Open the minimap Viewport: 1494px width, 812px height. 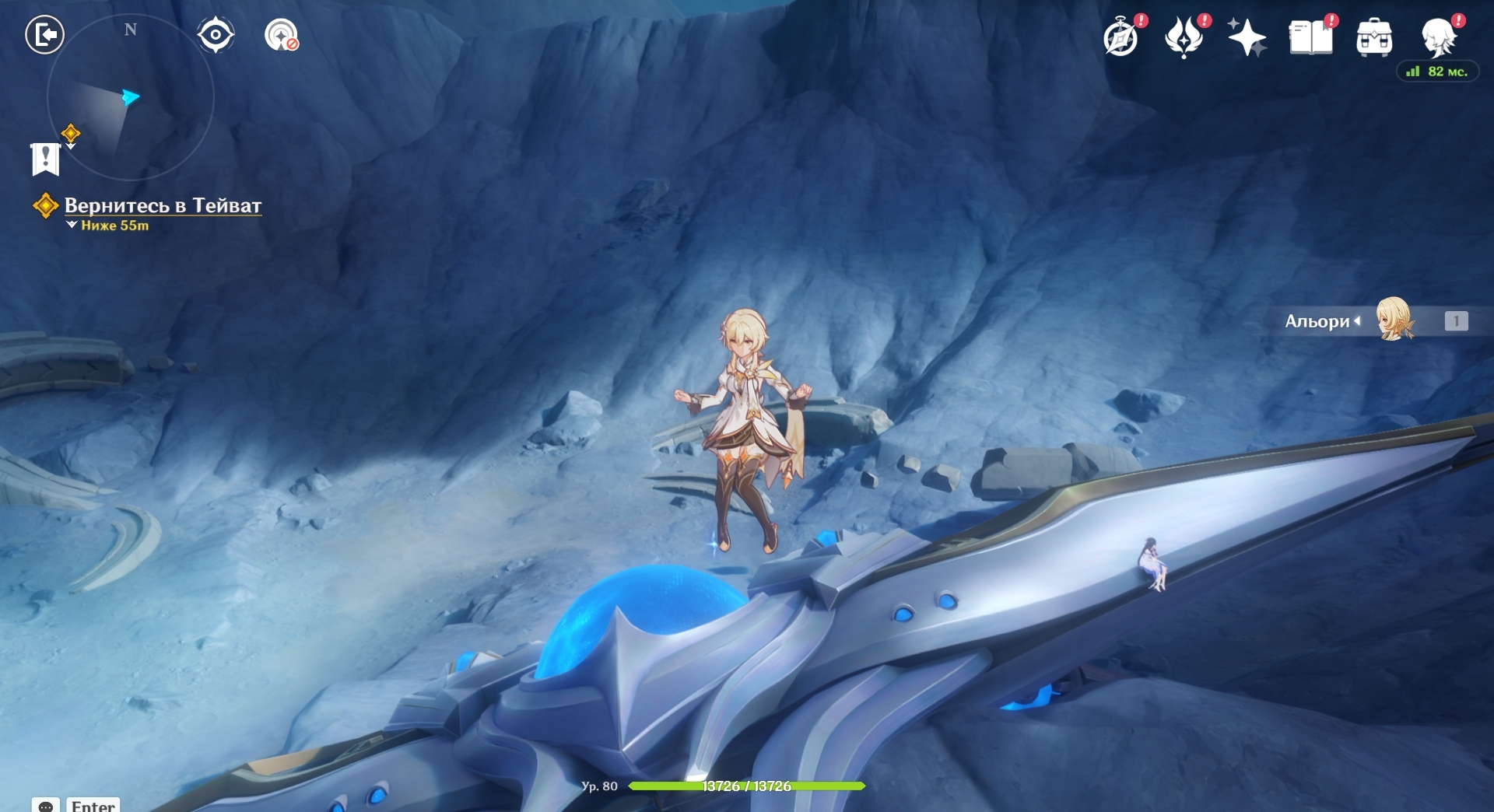[130, 98]
